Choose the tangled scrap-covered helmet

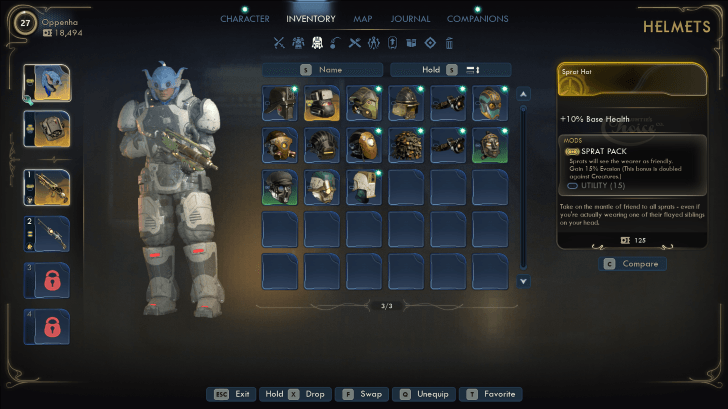406,145
